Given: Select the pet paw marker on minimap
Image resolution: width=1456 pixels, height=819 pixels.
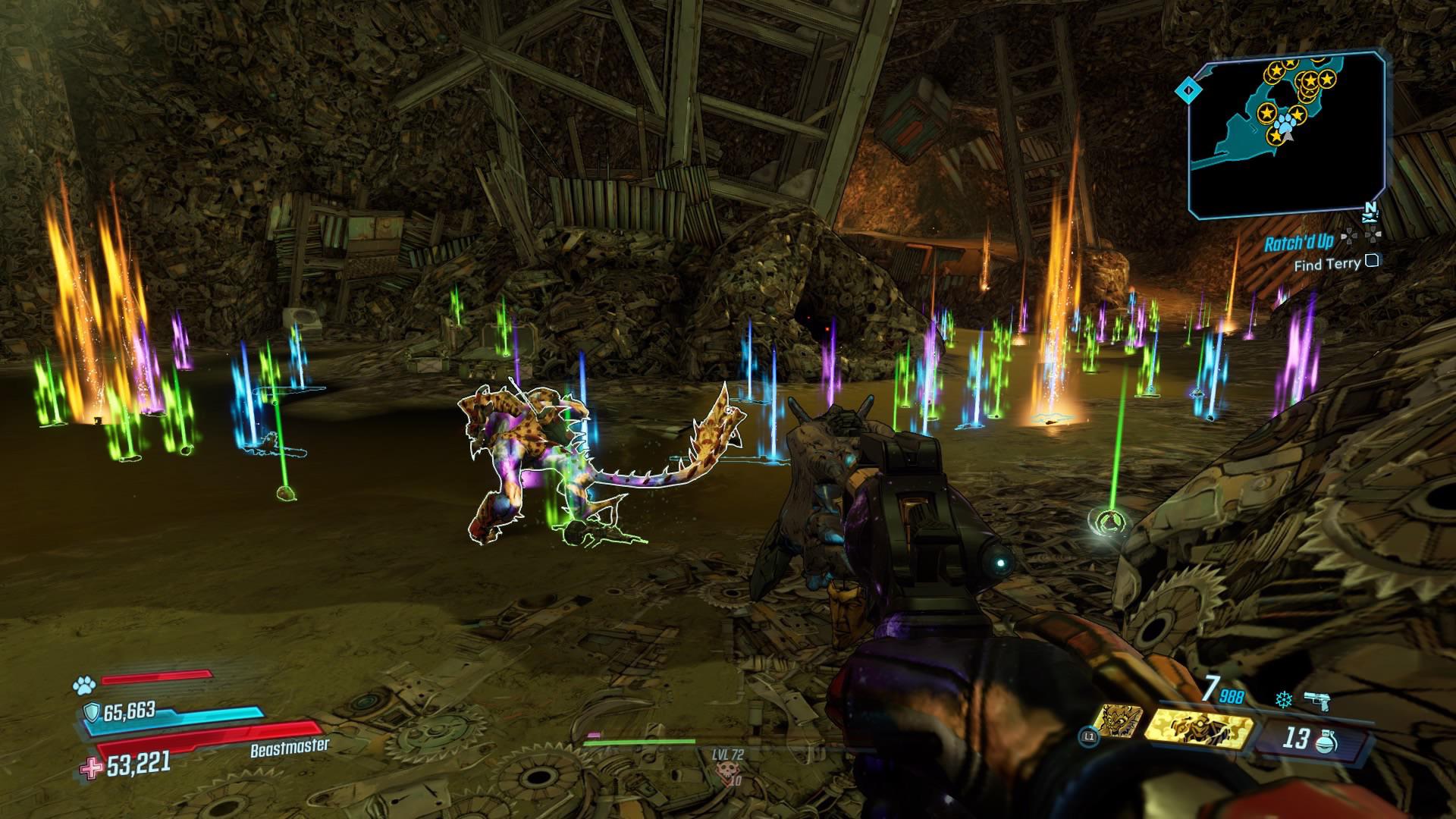Looking at the screenshot, I should (1284, 122).
